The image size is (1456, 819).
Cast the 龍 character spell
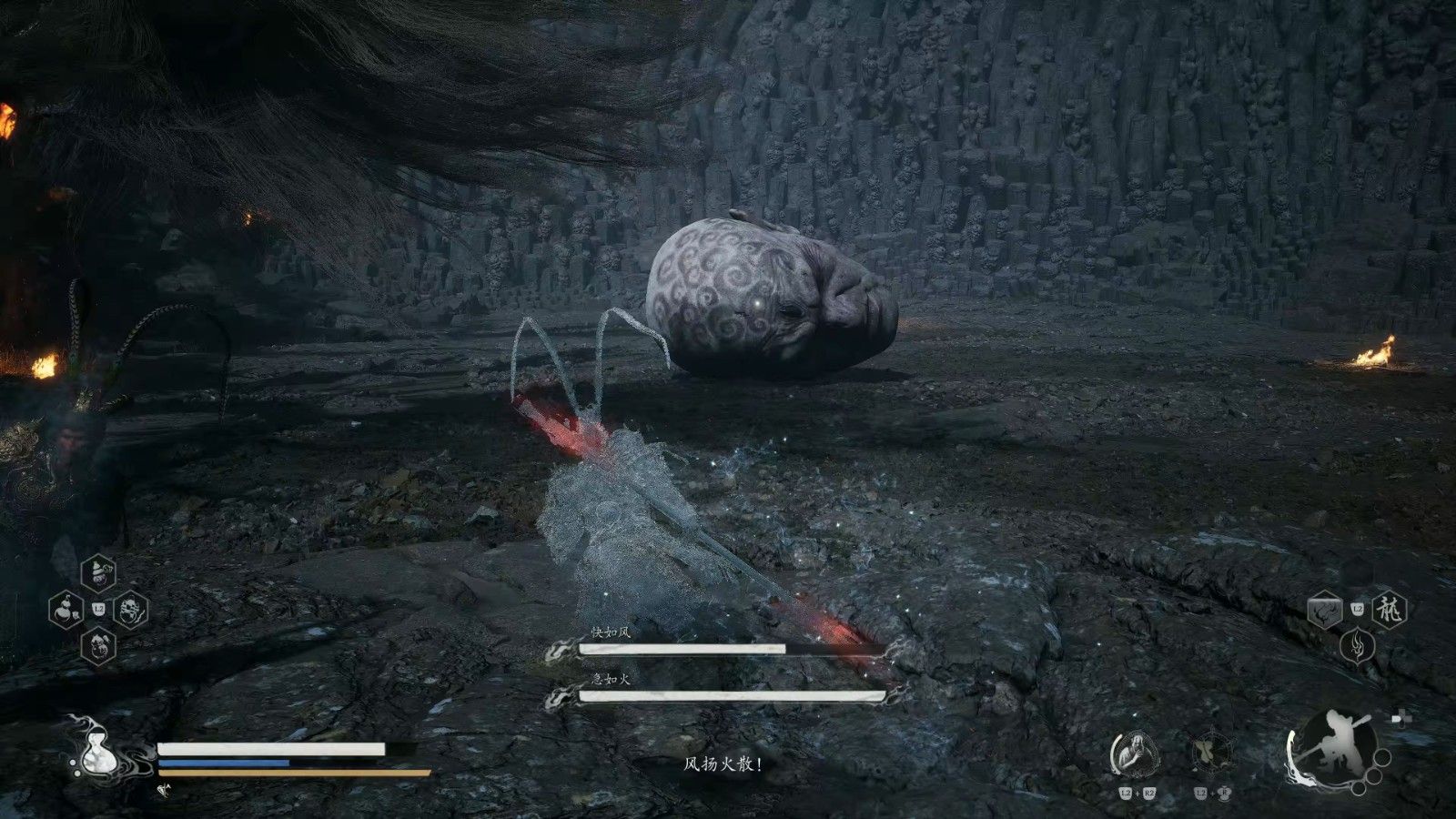(x=1390, y=609)
